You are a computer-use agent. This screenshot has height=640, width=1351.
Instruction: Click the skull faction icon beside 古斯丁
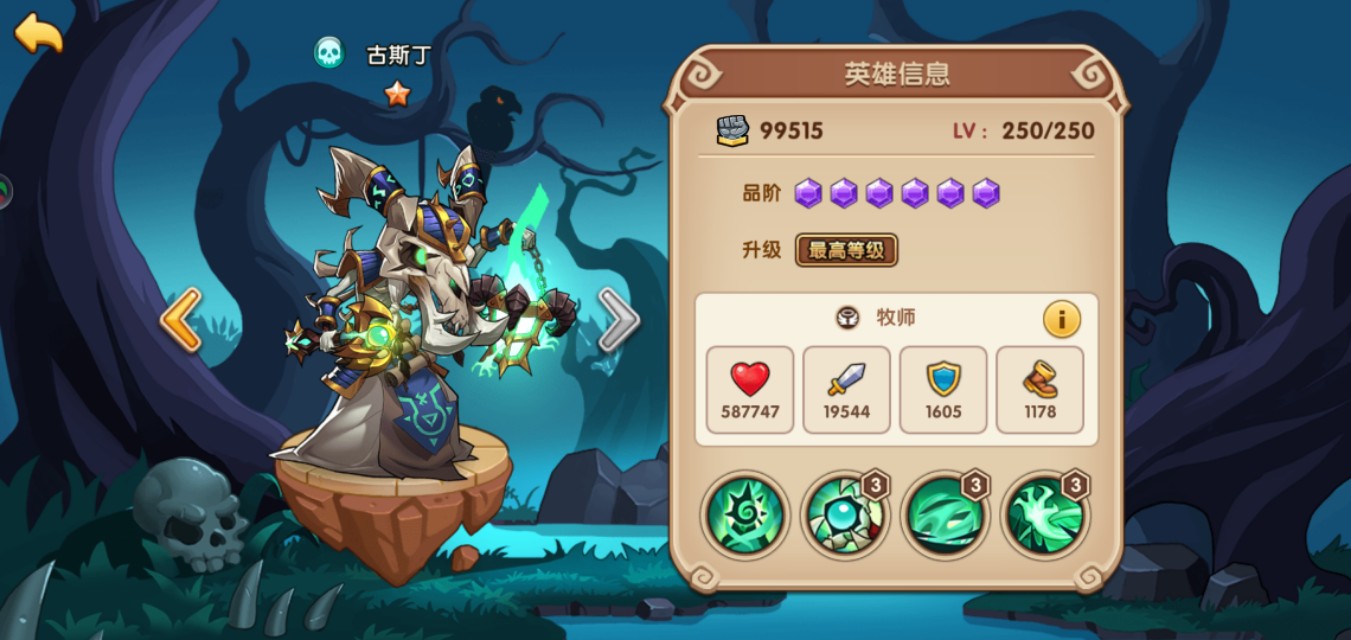[328, 53]
